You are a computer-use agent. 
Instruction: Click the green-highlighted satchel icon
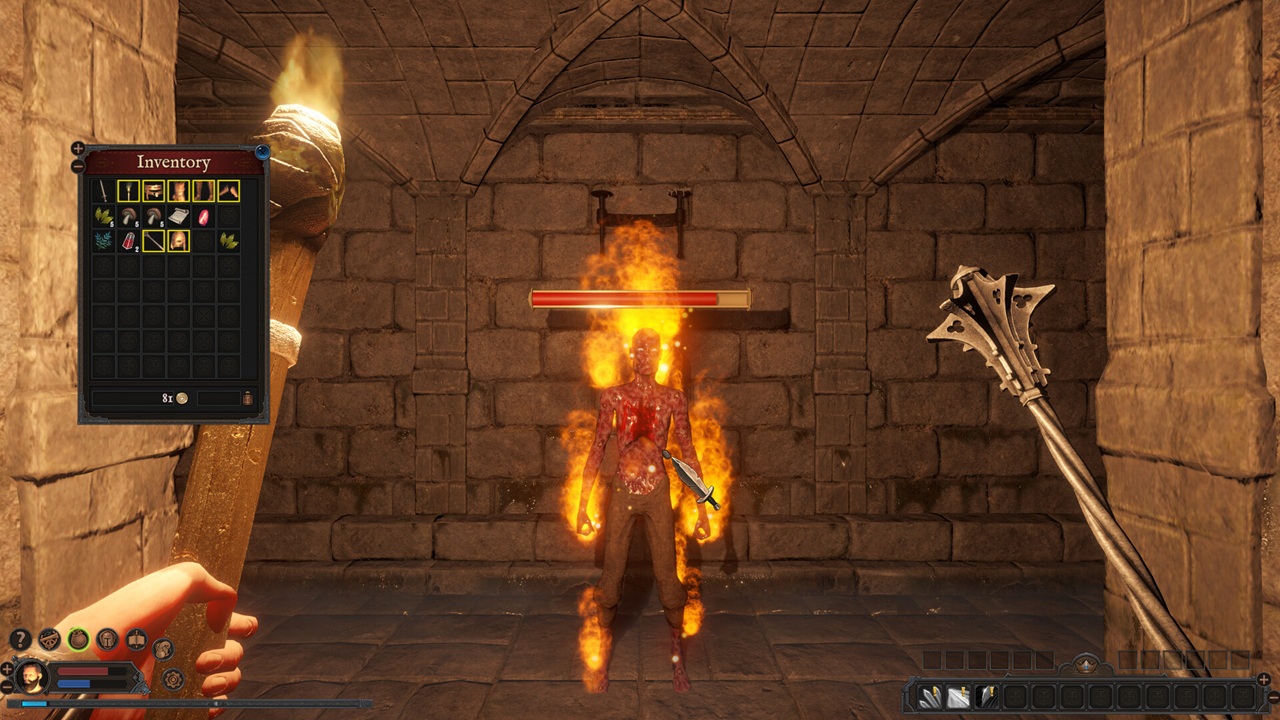point(77,639)
